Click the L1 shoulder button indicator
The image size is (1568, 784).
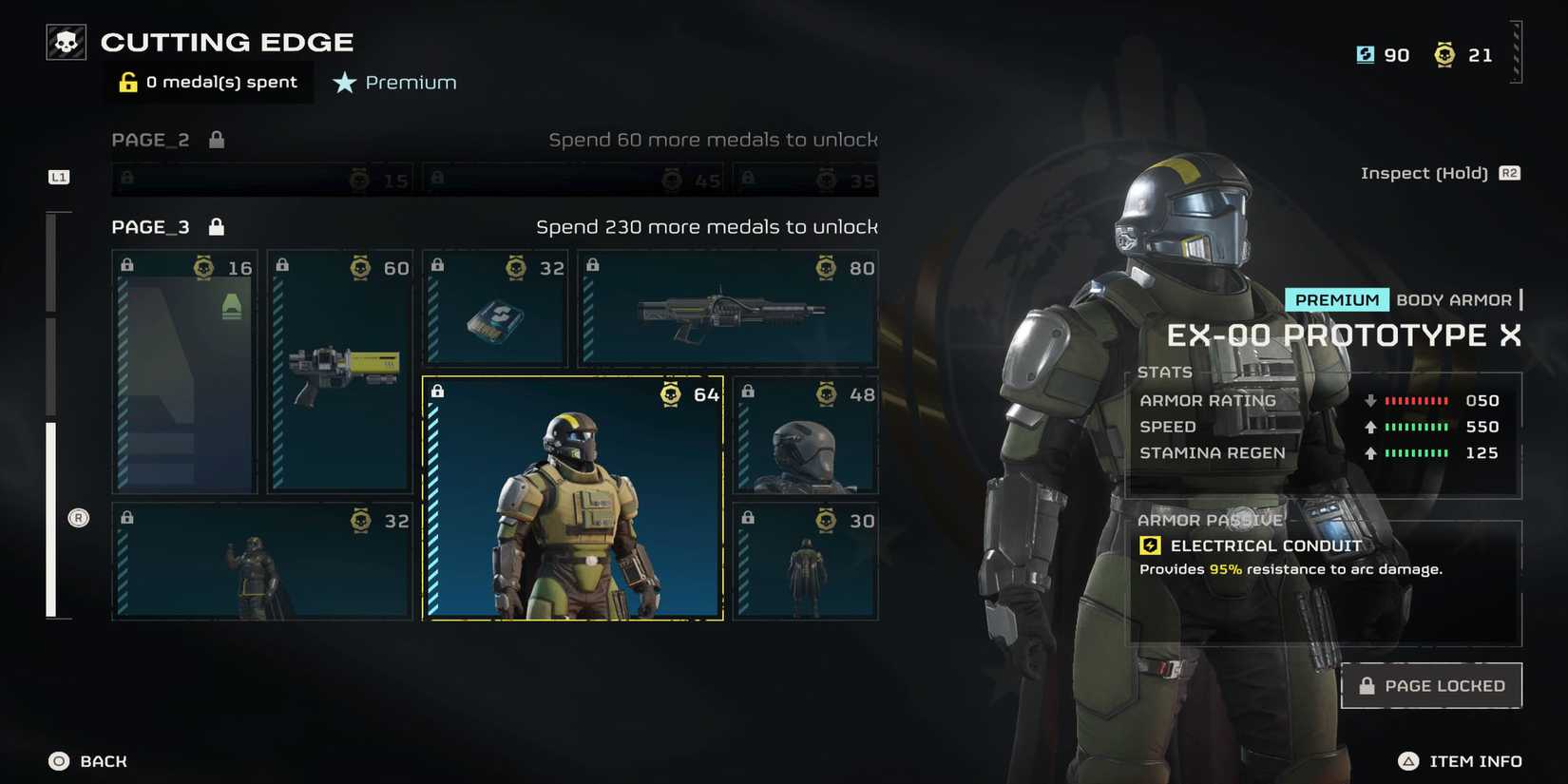click(x=58, y=176)
